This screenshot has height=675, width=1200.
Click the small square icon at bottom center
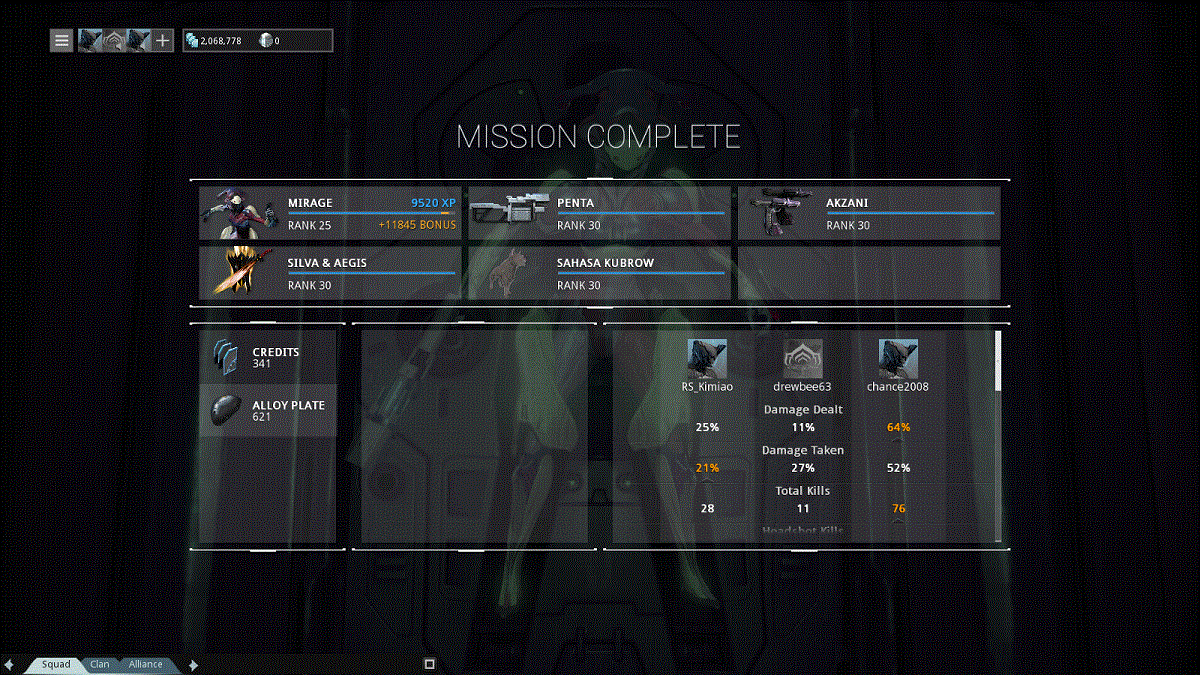(430, 664)
